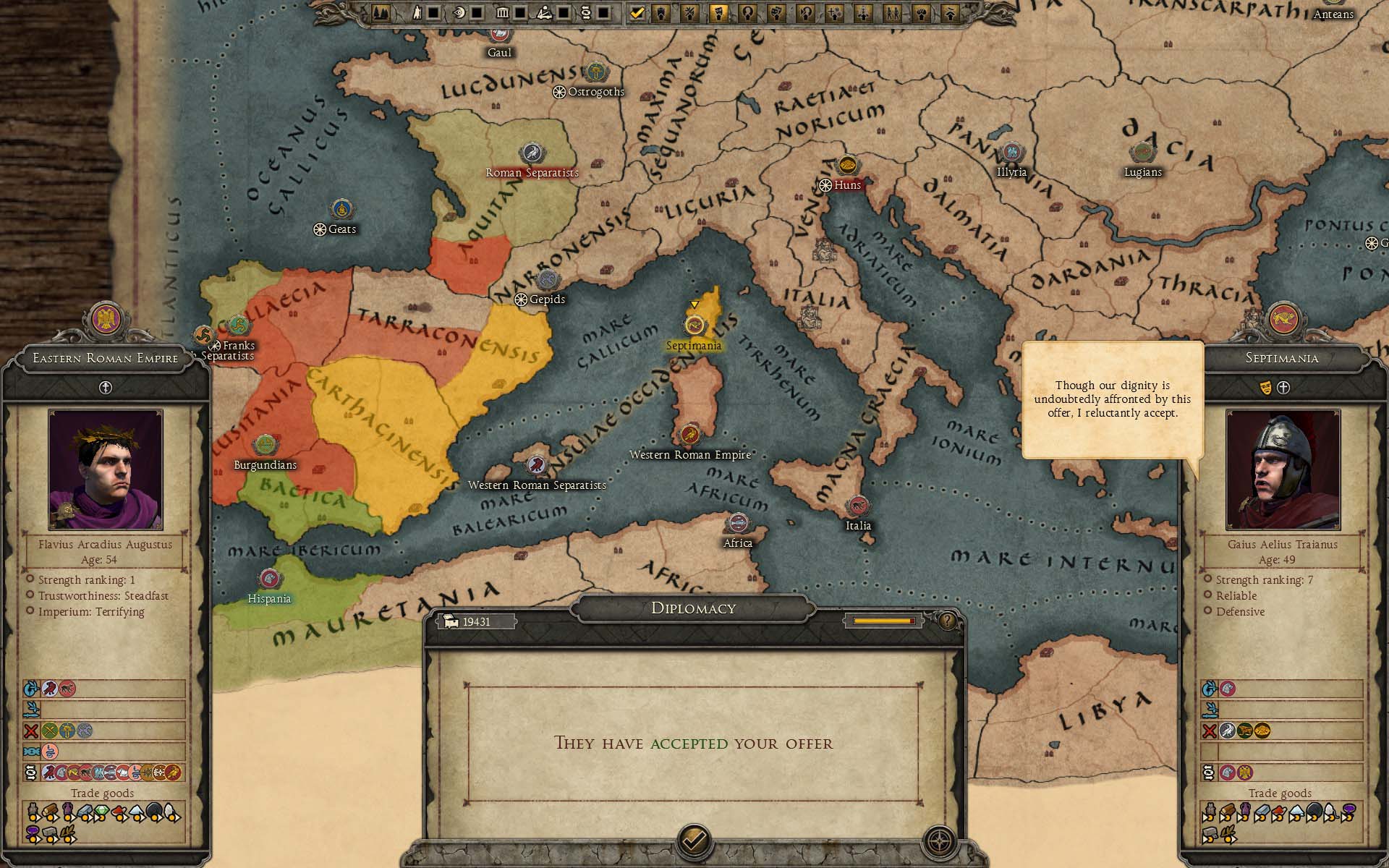Viewport: 1389px width, 868px height.
Task: Select the Africa faction marker
Action: coord(738,523)
